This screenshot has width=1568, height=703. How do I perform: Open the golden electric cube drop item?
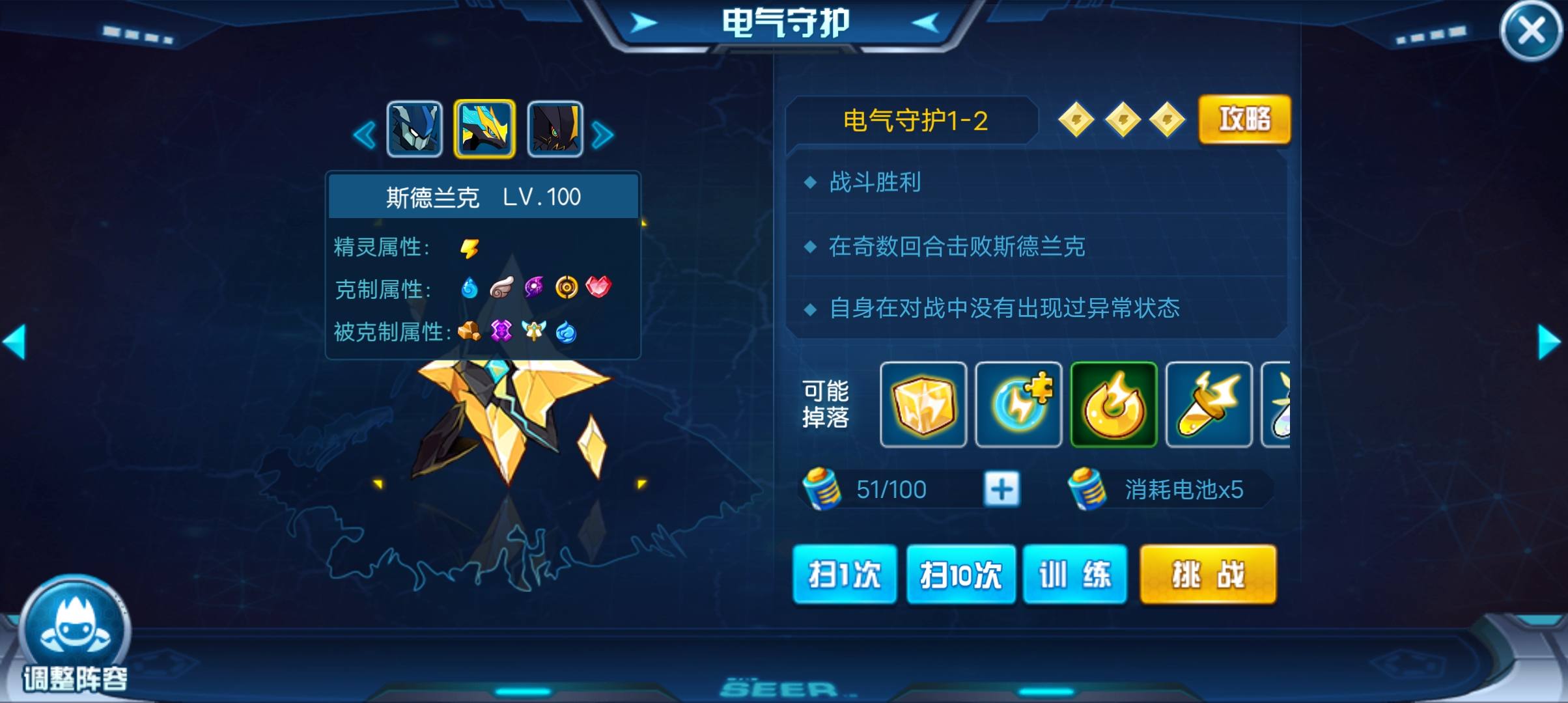coord(923,406)
